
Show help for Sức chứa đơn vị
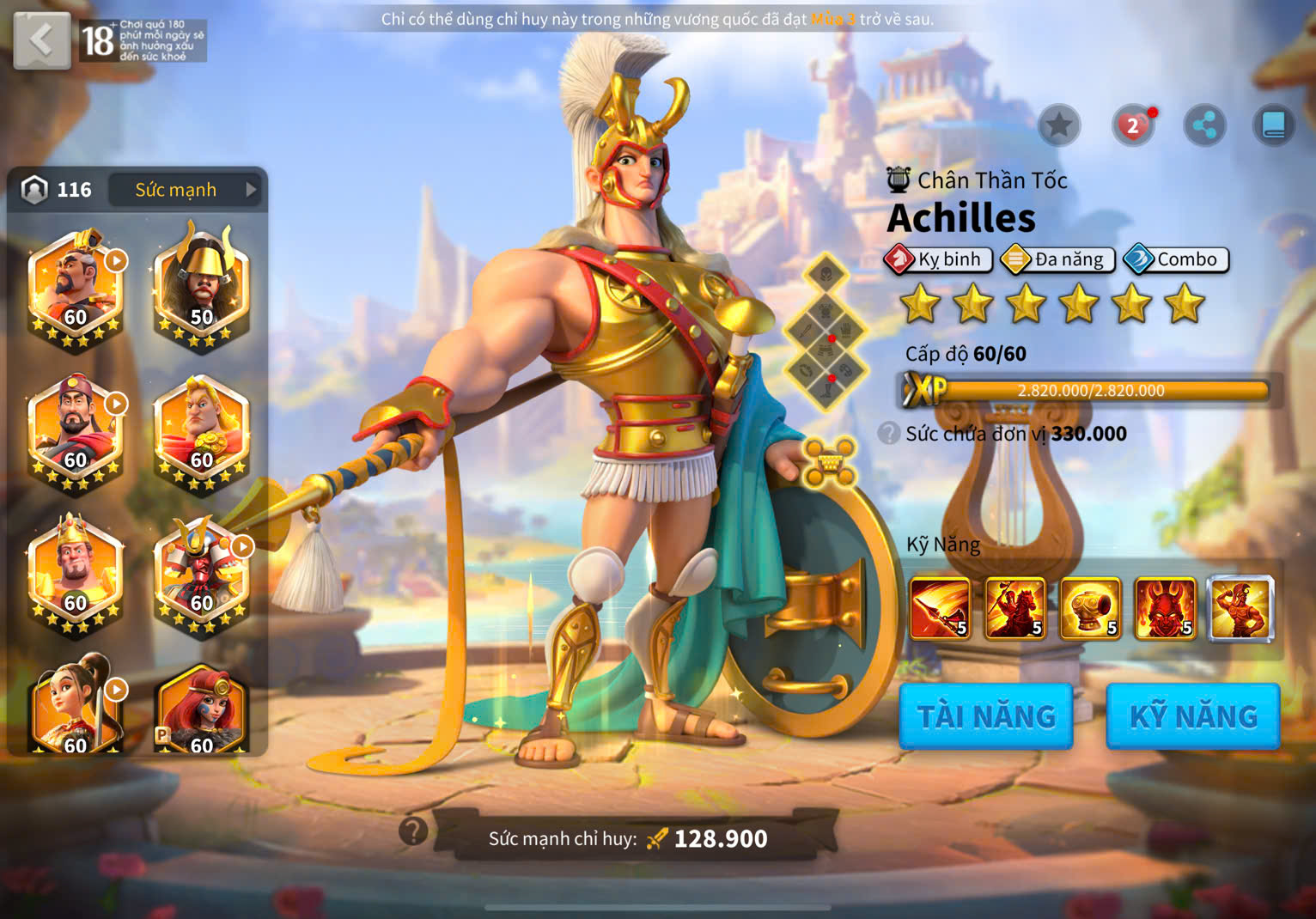[x=889, y=434]
